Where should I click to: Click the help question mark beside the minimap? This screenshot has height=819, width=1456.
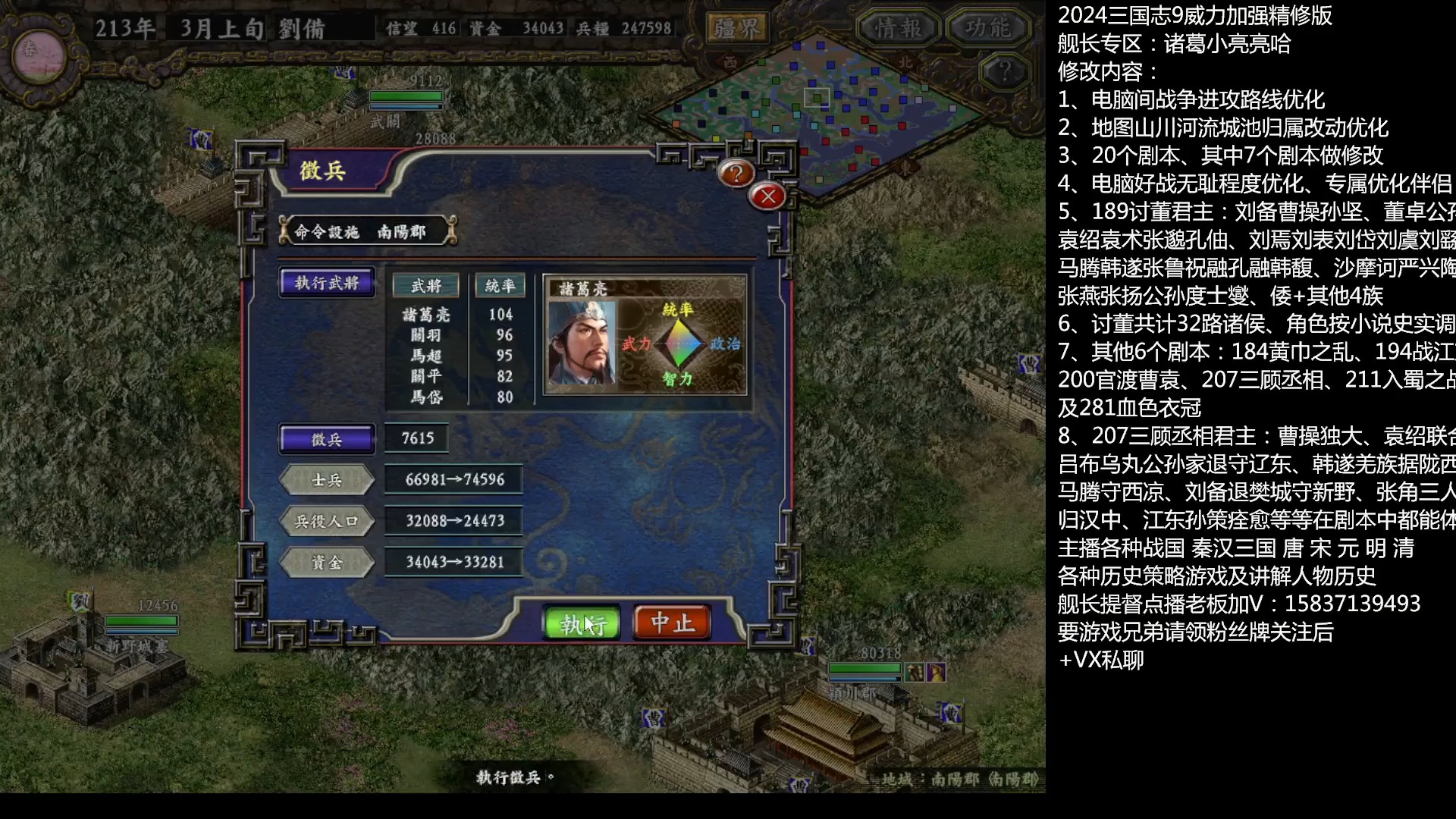1006,70
